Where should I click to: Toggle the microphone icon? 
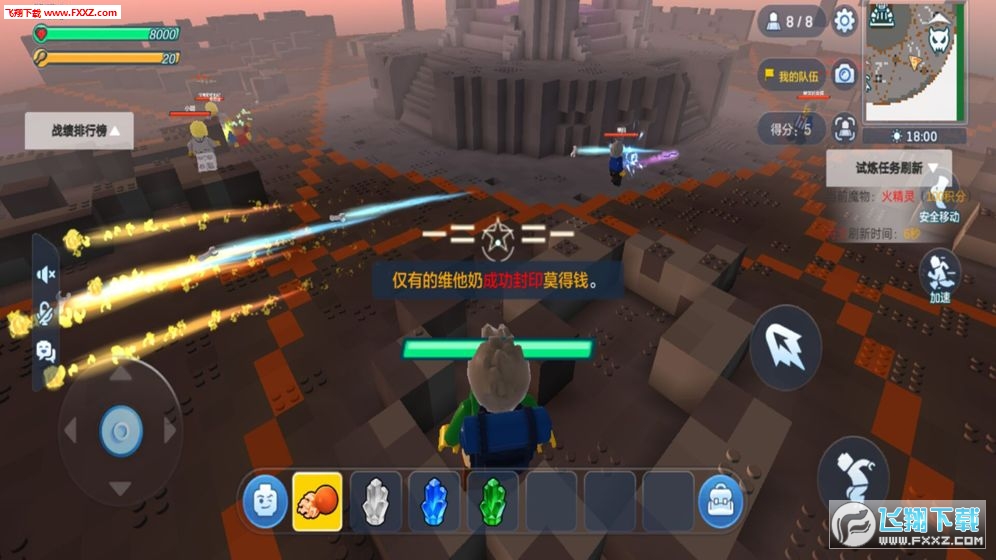[46, 313]
